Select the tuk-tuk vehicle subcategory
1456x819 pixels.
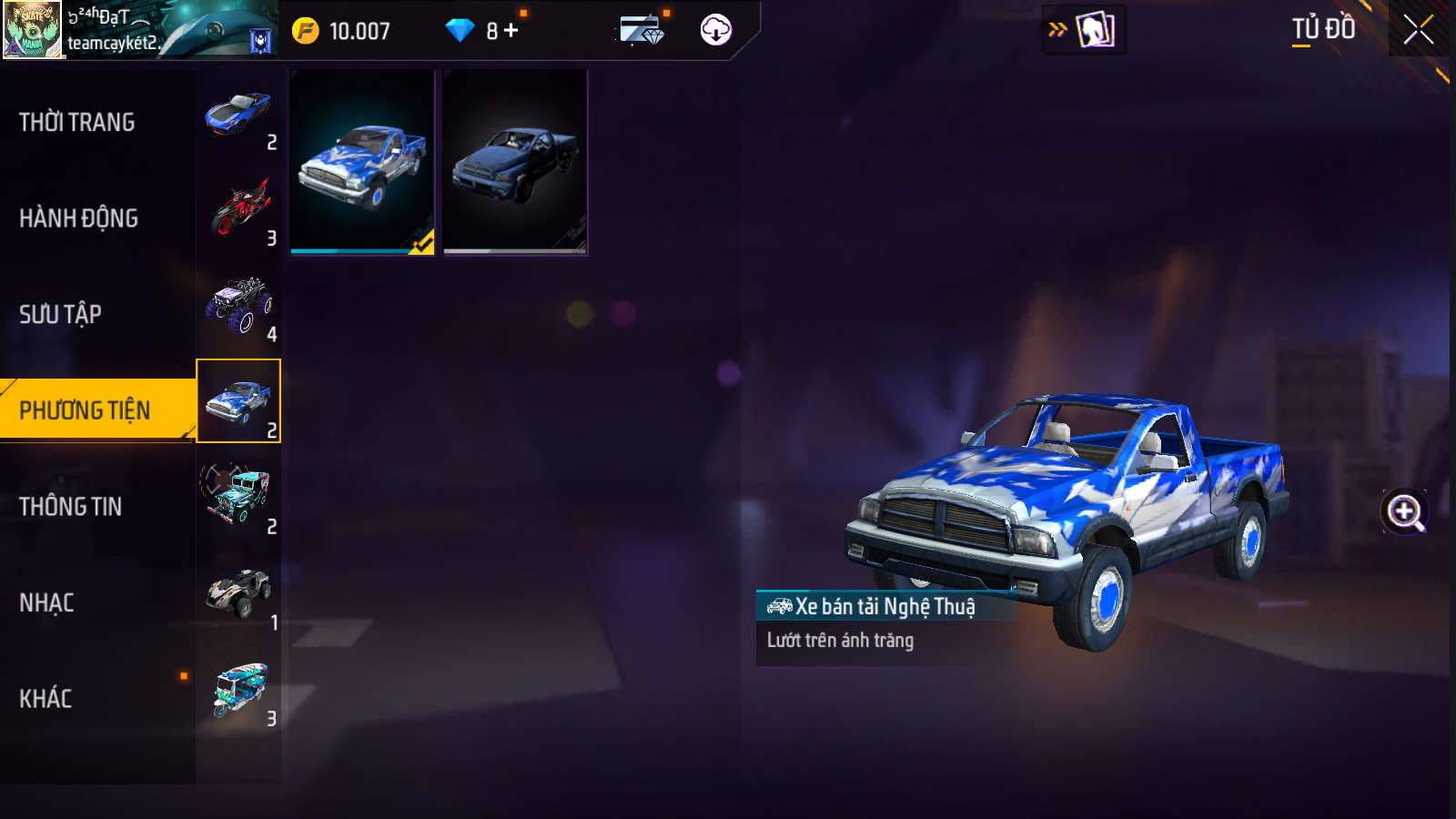point(238,690)
